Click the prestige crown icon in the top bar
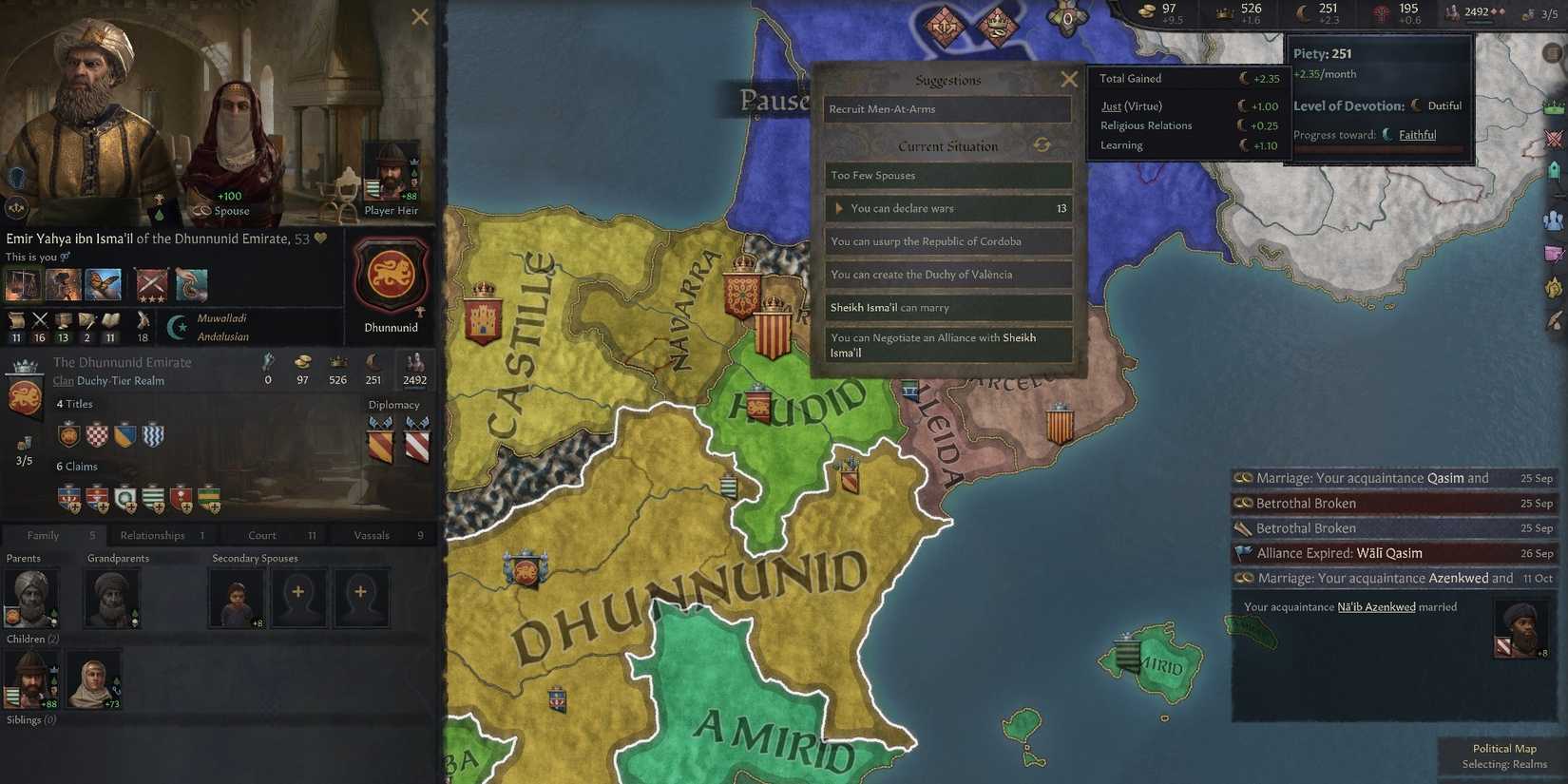Viewport: 1568px width, 784px height. (x=1224, y=12)
